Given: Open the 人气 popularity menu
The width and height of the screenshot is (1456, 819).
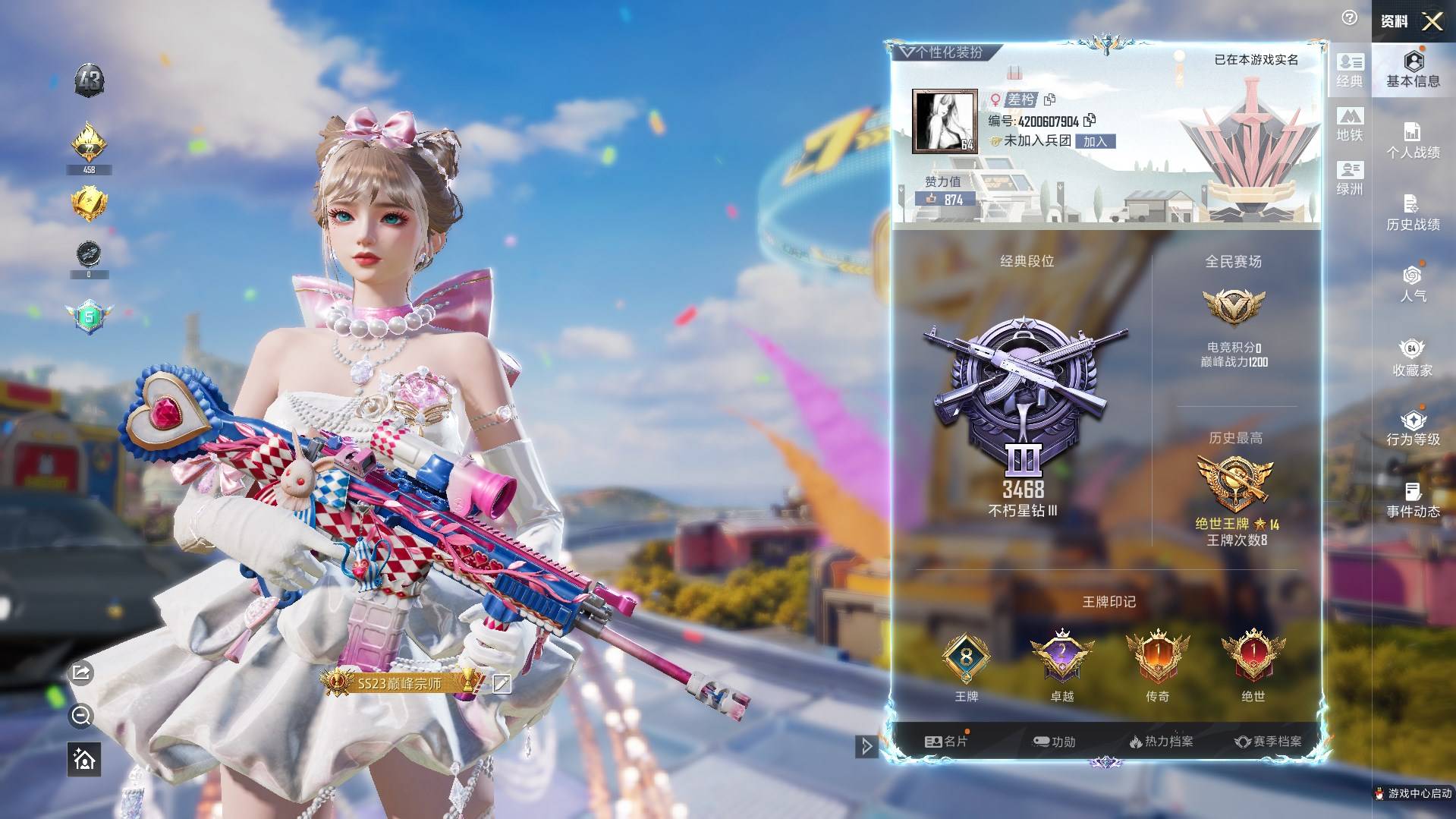Looking at the screenshot, I should (1413, 285).
